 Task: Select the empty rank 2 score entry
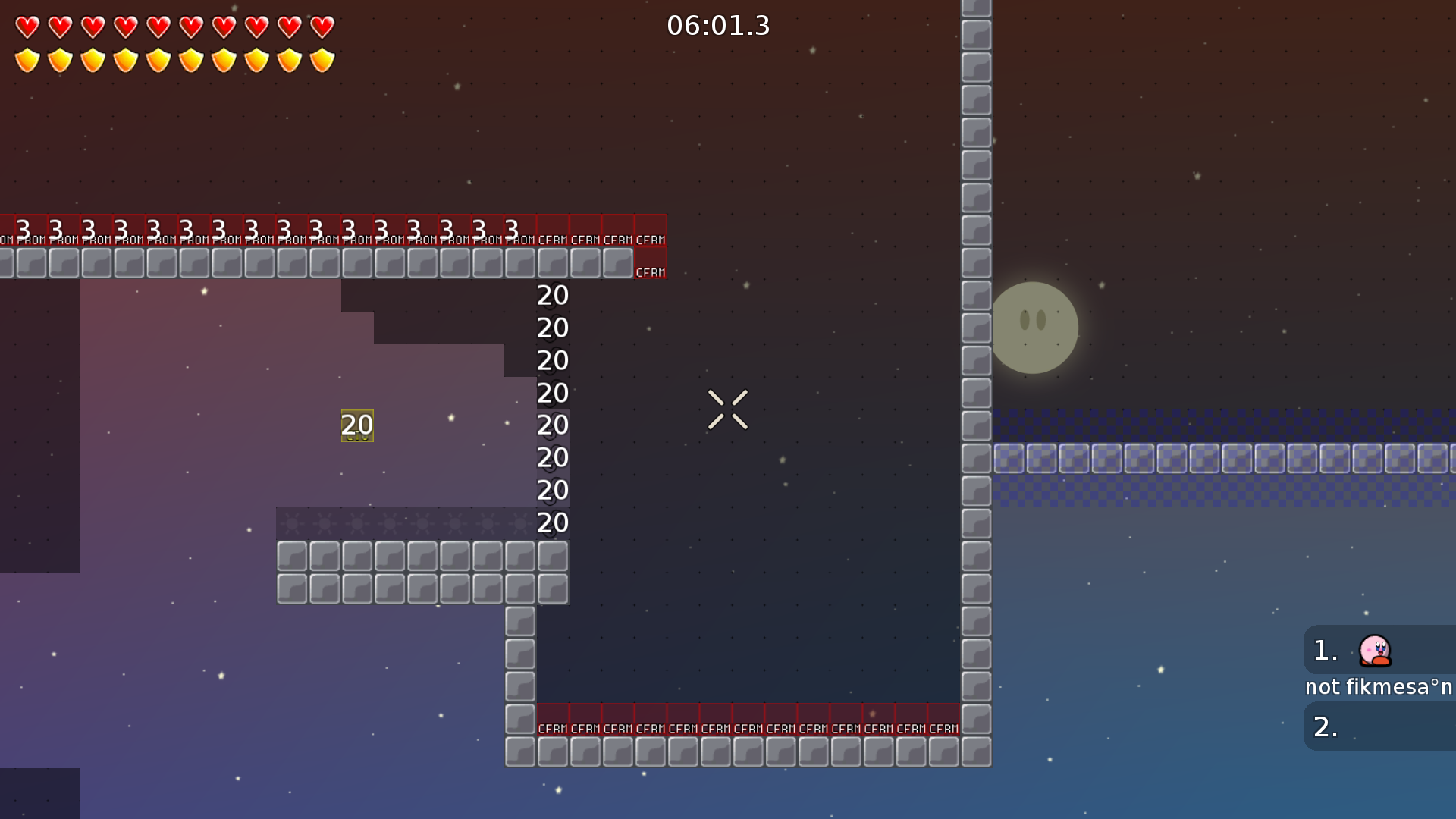click(1379, 726)
